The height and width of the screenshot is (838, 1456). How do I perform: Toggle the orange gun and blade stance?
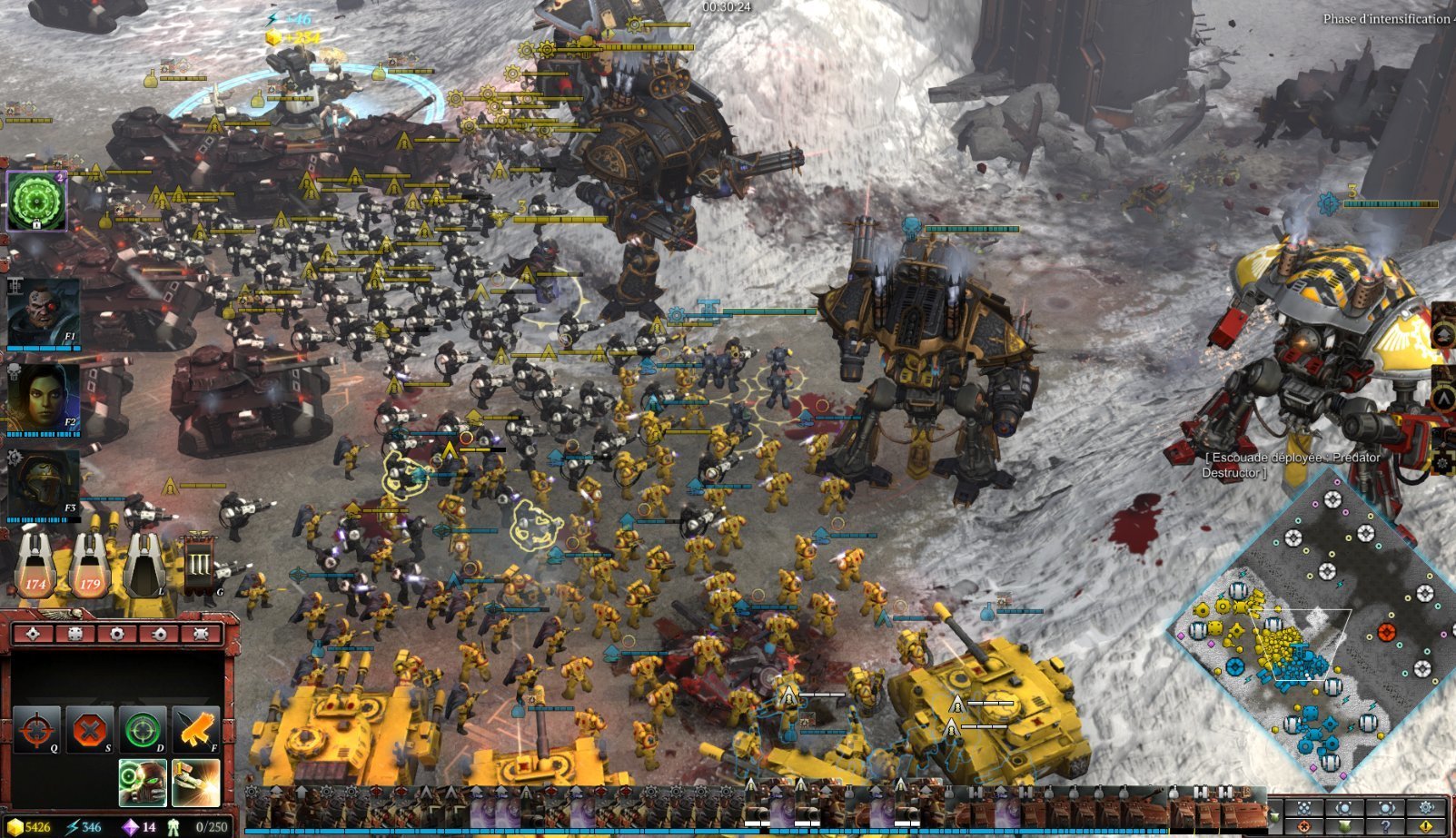195,730
